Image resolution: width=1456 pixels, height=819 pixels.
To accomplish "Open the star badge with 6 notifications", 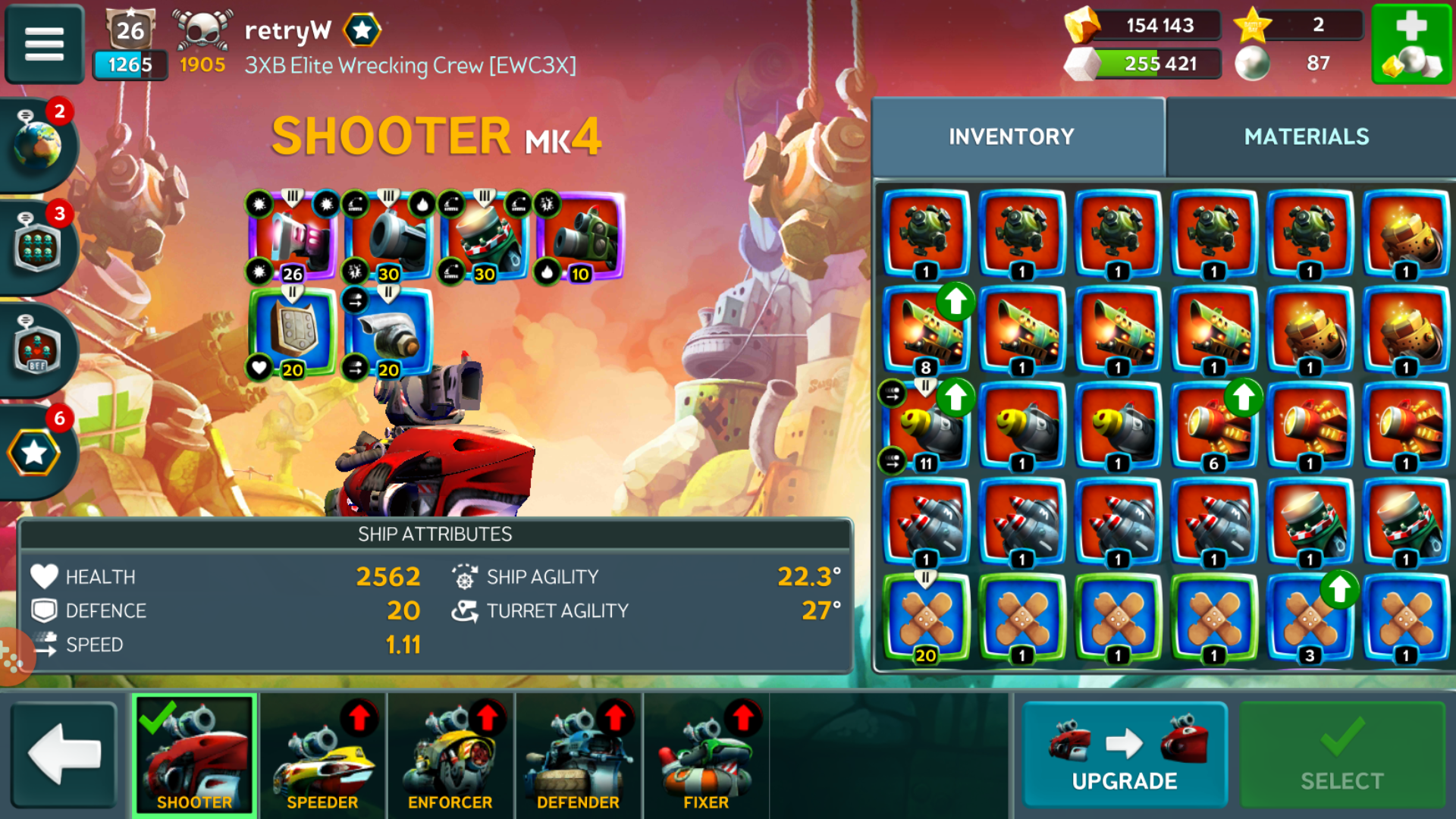I will (35, 453).
